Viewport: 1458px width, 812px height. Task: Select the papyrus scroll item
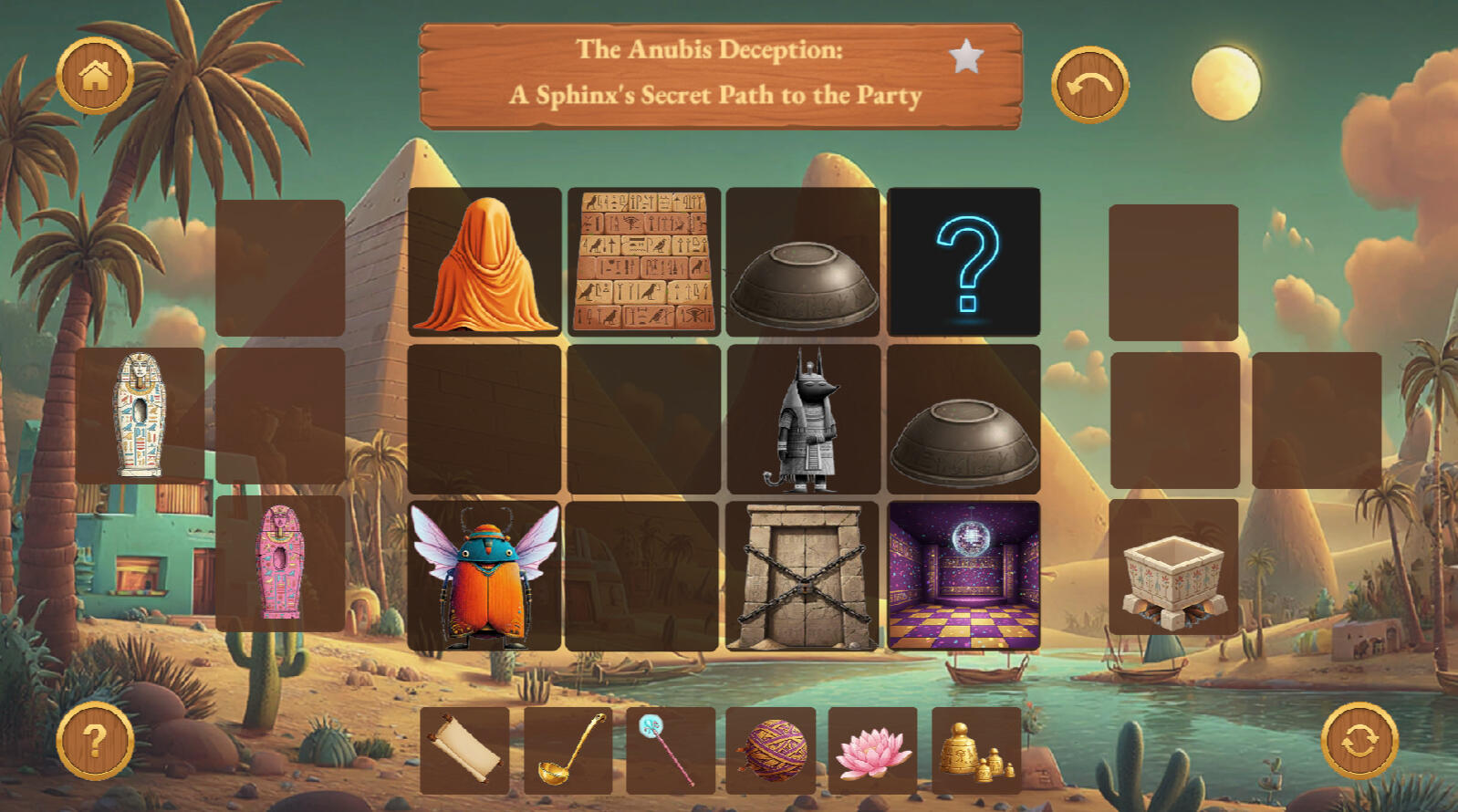tap(465, 750)
